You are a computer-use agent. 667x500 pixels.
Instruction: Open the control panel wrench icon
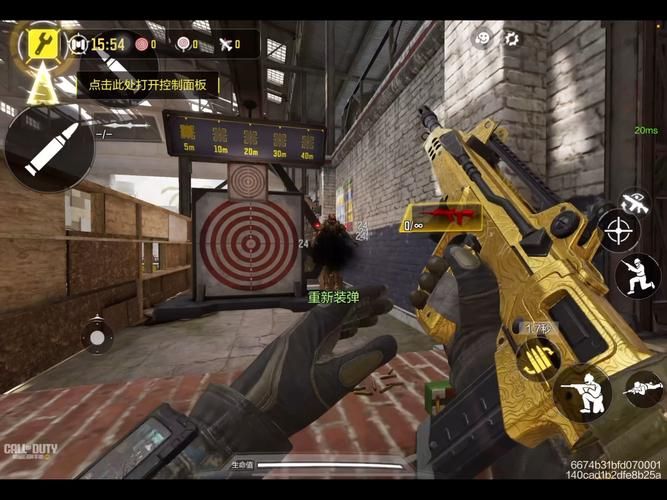coord(41,42)
